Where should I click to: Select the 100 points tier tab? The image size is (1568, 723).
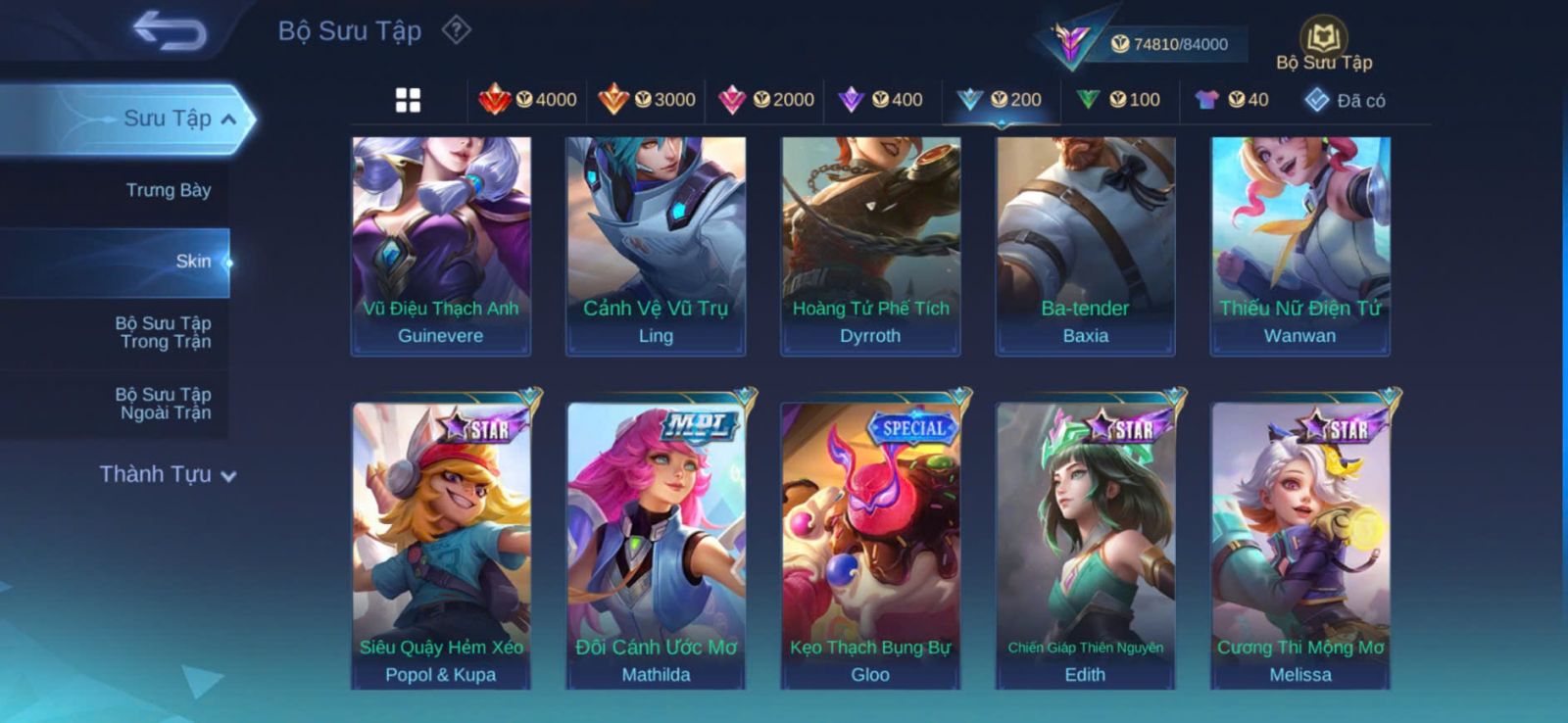point(1119,100)
